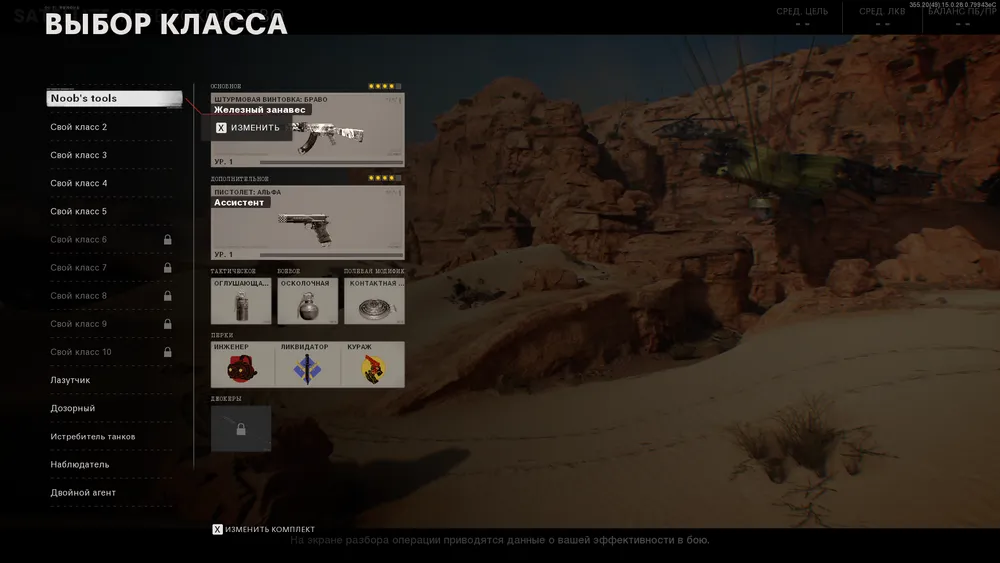
Task: Select locked Свой класс 6 entry
Action: pyautogui.click(x=112, y=239)
